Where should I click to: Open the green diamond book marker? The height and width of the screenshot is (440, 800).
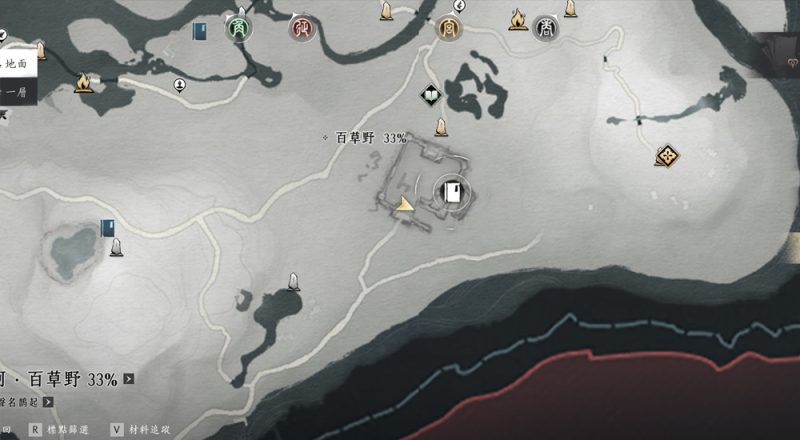(430, 96)
